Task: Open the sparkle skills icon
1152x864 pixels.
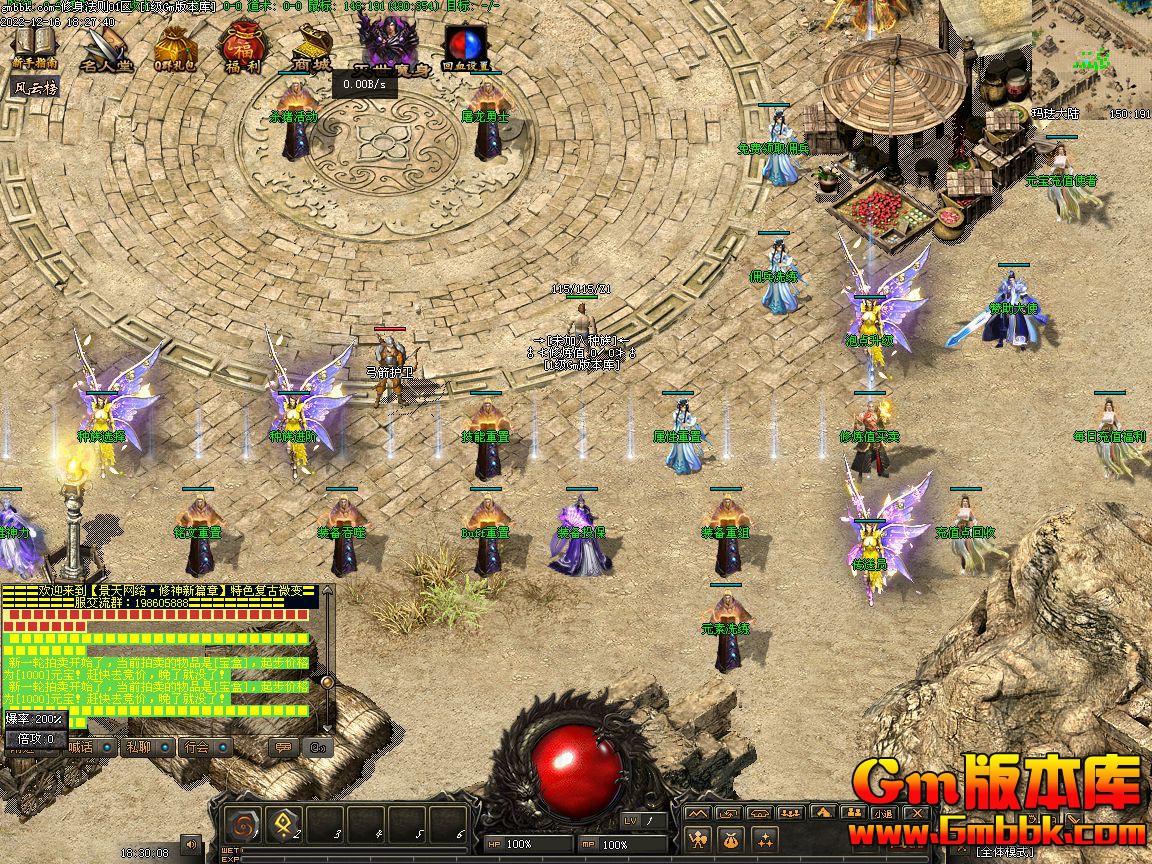Action: 765,839
